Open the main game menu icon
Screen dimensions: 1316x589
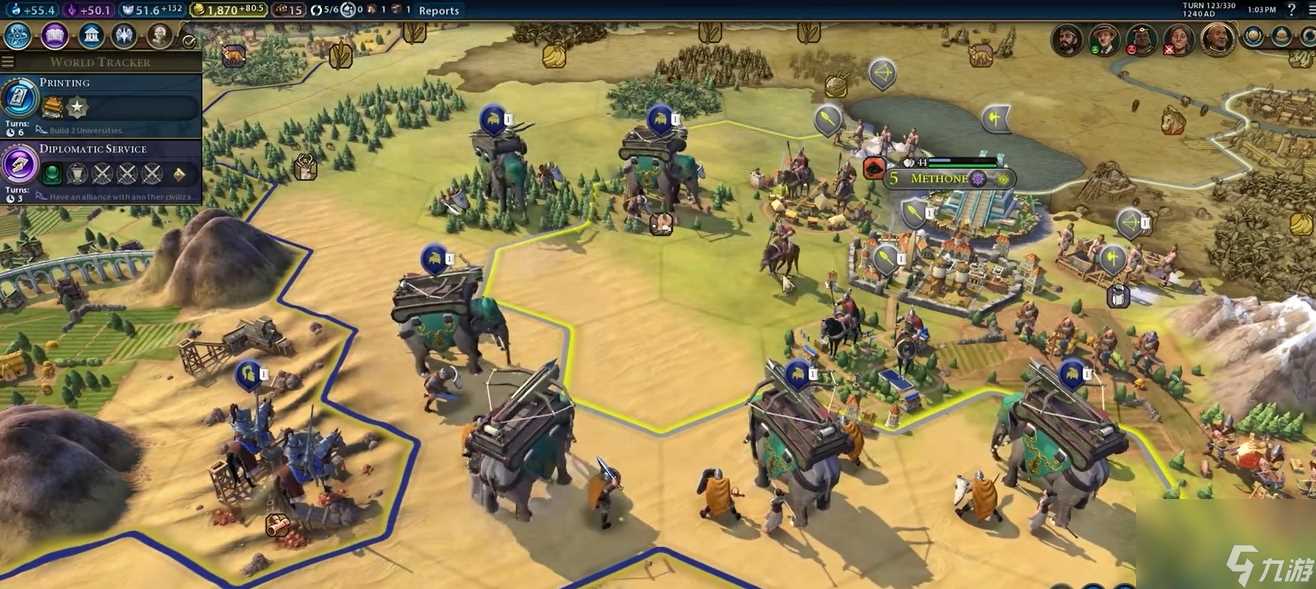1308,10
